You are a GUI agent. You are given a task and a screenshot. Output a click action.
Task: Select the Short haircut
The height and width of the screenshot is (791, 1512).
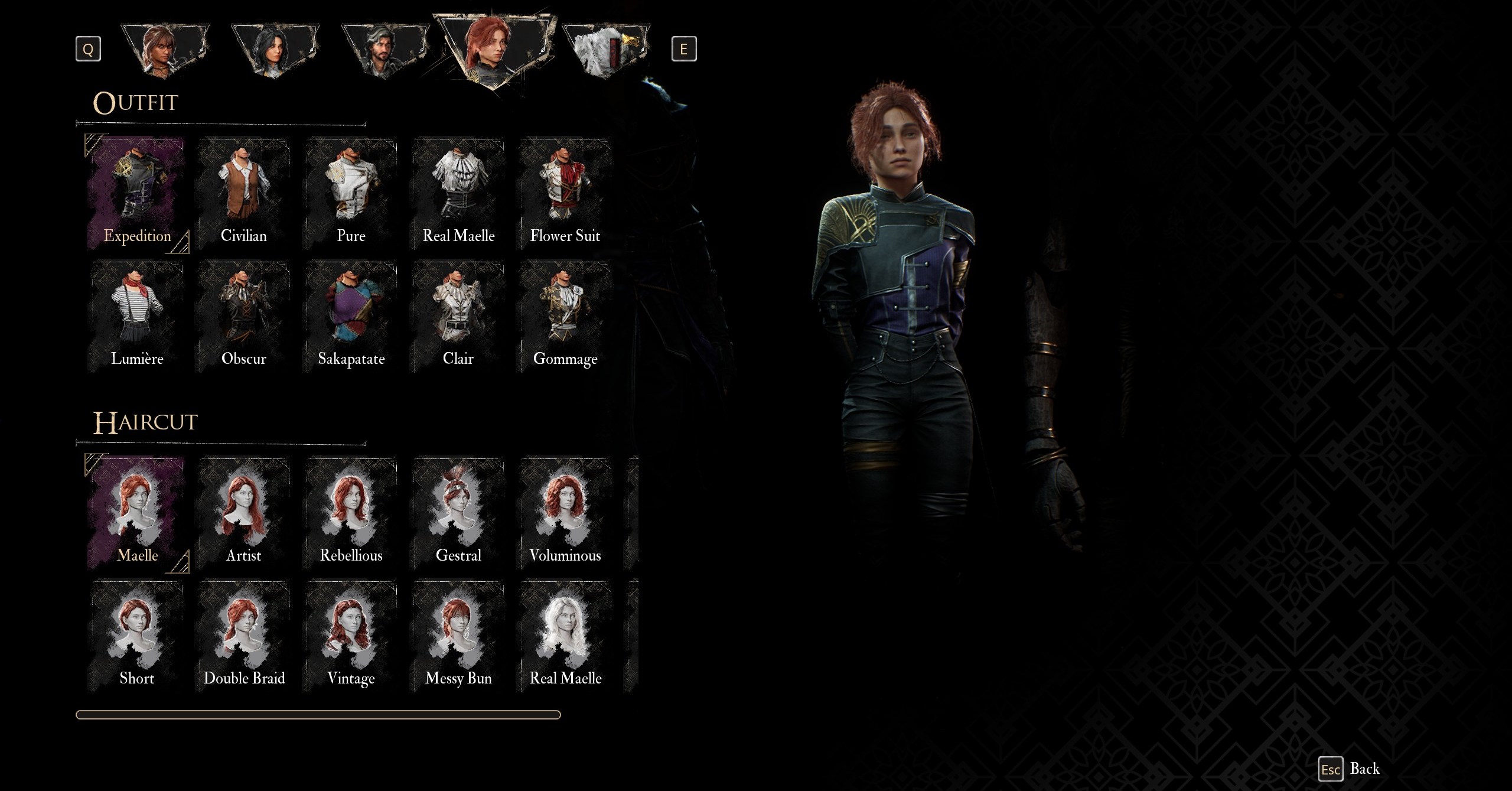tap(137, 637)
